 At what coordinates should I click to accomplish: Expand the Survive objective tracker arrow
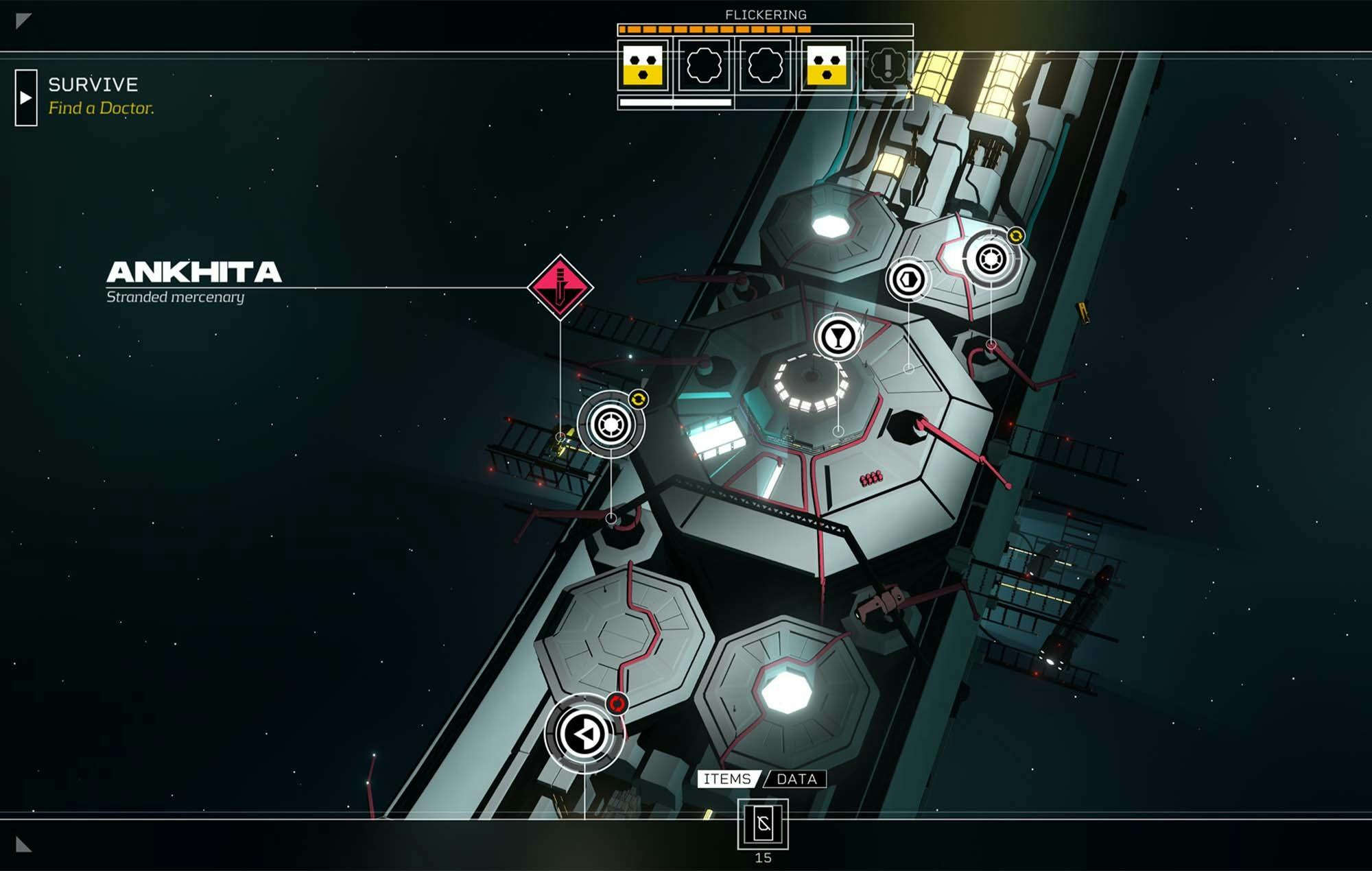[26, 97]
